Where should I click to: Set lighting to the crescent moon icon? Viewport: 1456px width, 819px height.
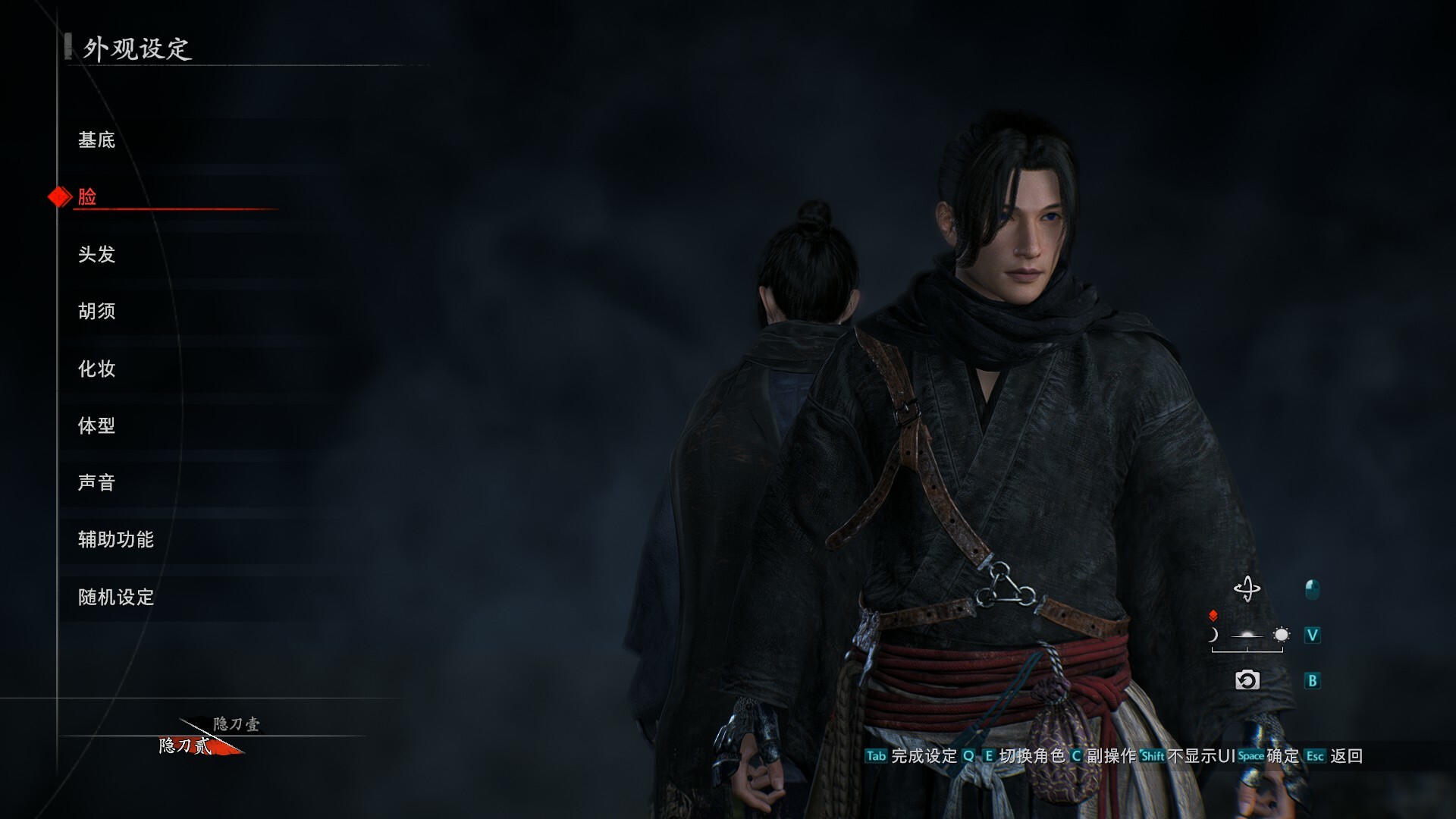click(x=1213, y=635)
